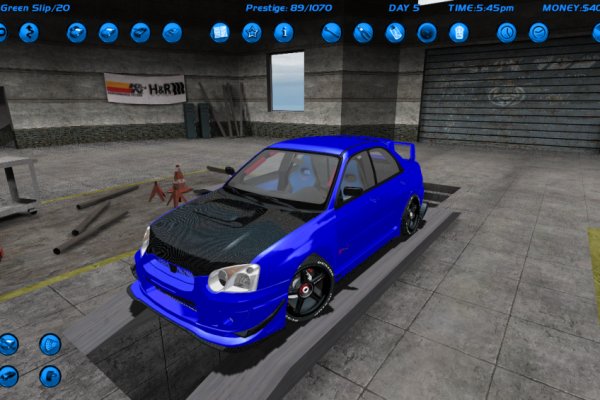Choose the trash can icon

tap(458, 32)
